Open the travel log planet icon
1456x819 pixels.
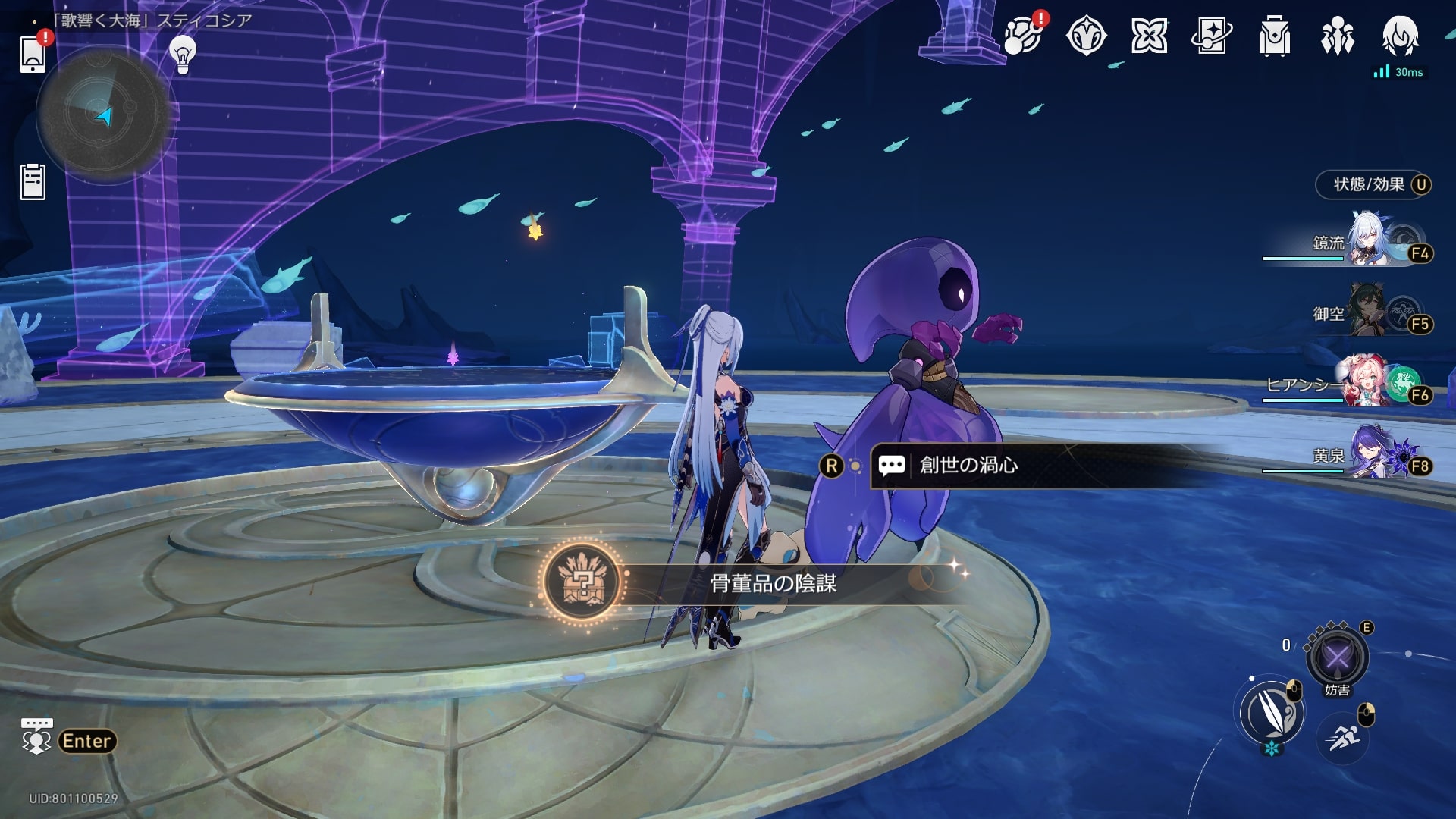pos(1022,36)
